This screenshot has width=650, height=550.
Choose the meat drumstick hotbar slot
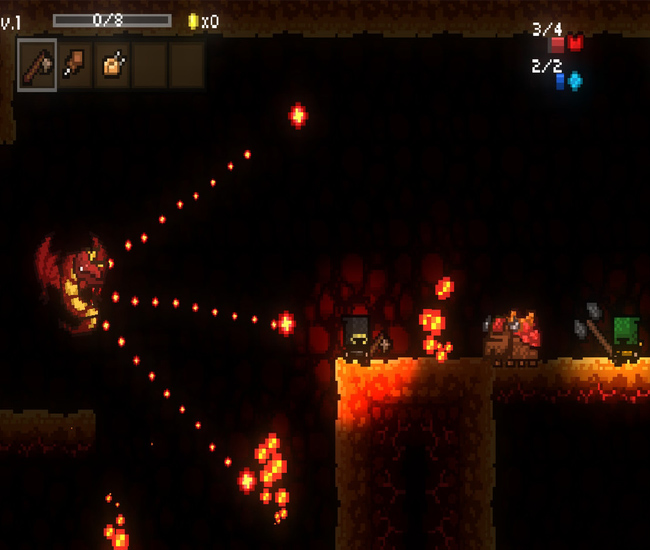point(75,65)
